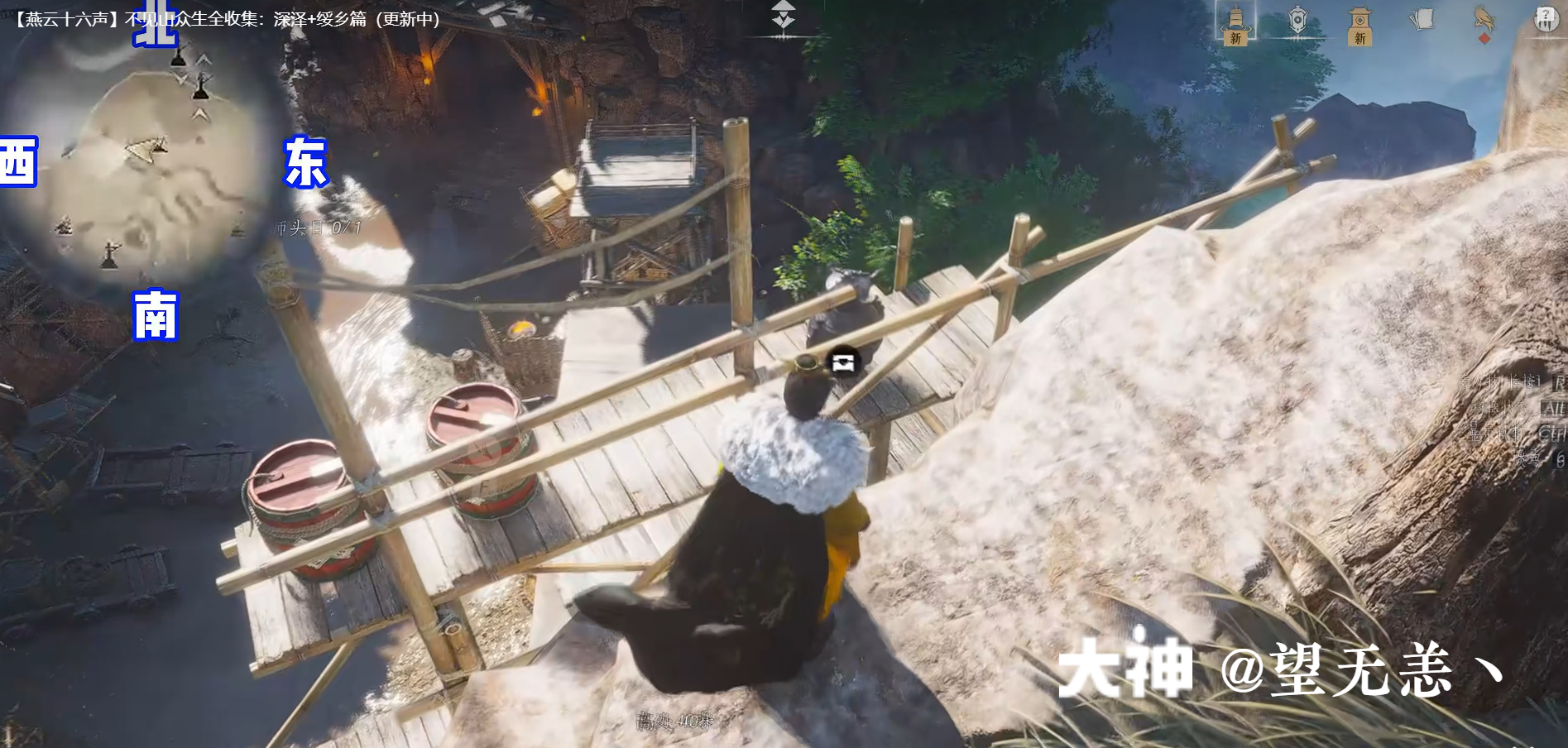Click the compass marker at the top center
Image resolution: width=1568 pixels, height=748 pixels.
[x=782, y=15]
